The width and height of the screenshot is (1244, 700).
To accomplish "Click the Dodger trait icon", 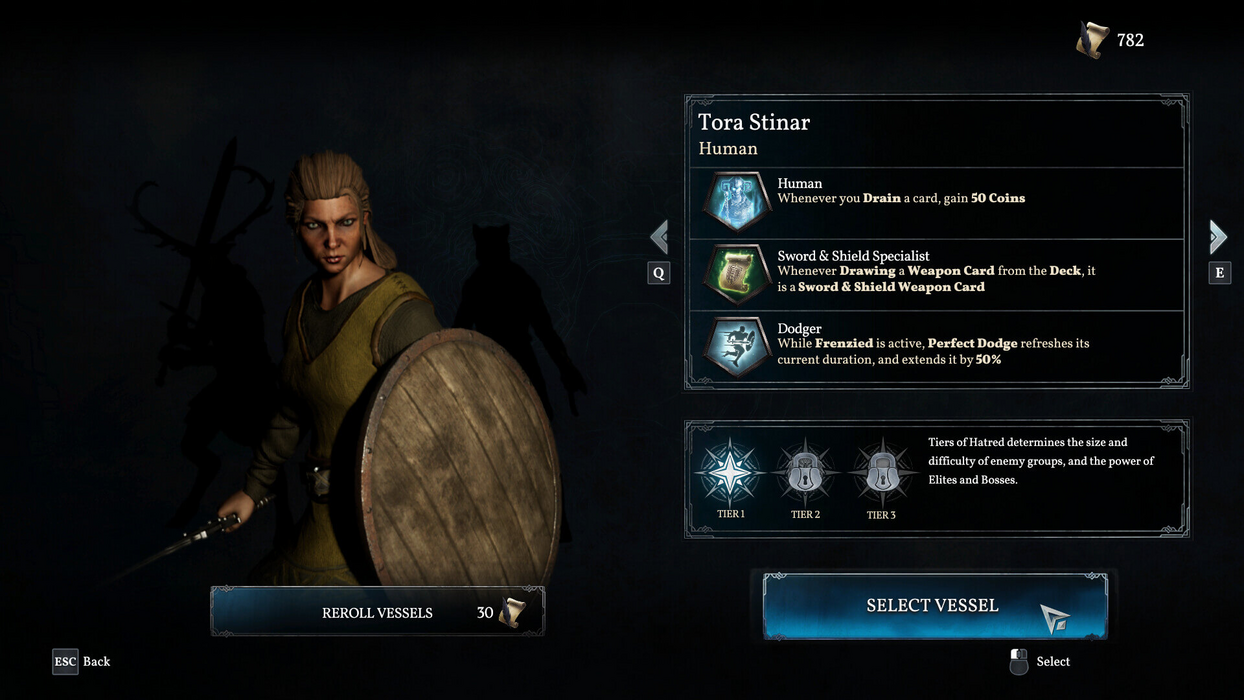I will tap(735, 347).
